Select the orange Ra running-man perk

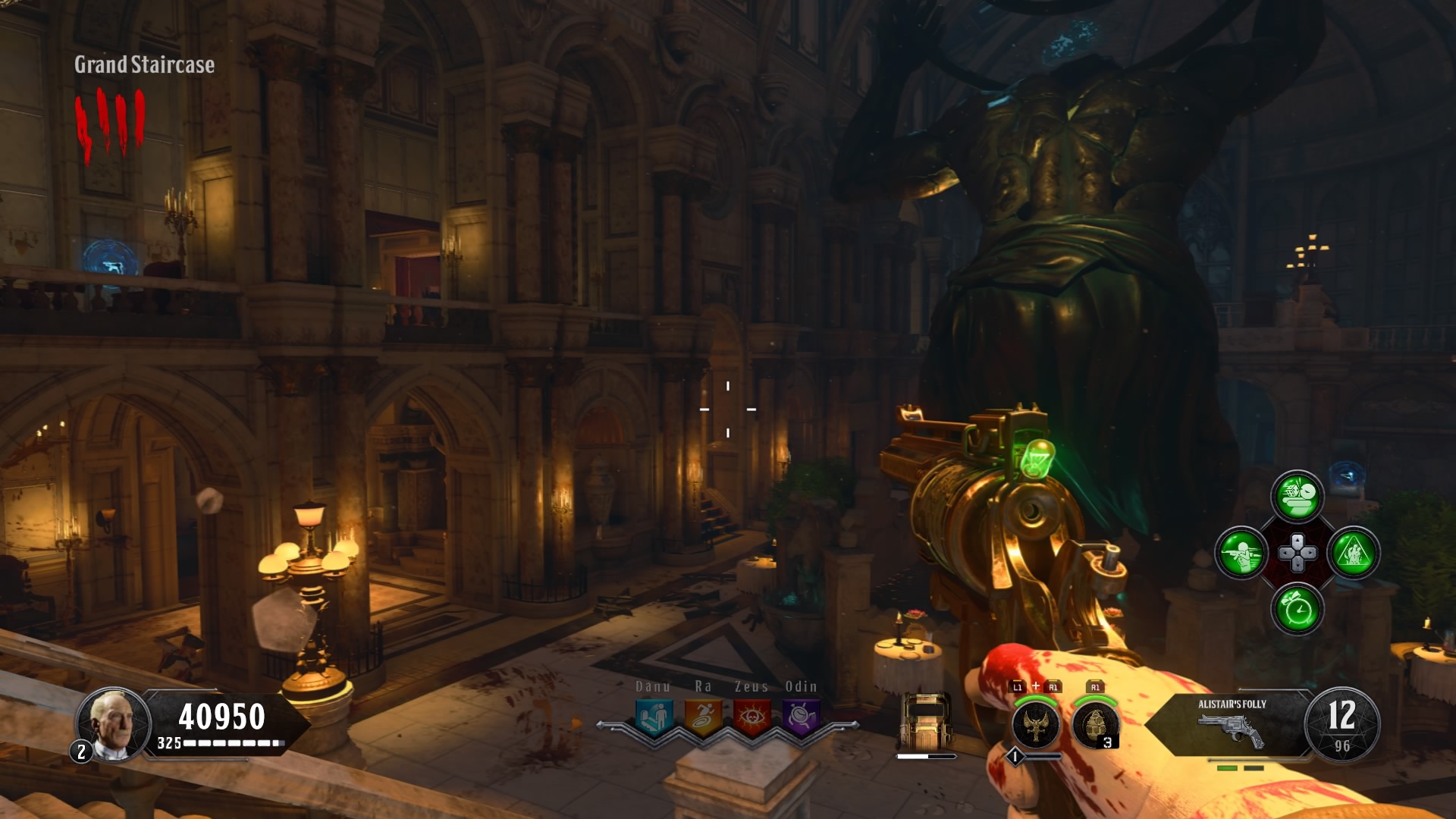click(x=702, y=716)
